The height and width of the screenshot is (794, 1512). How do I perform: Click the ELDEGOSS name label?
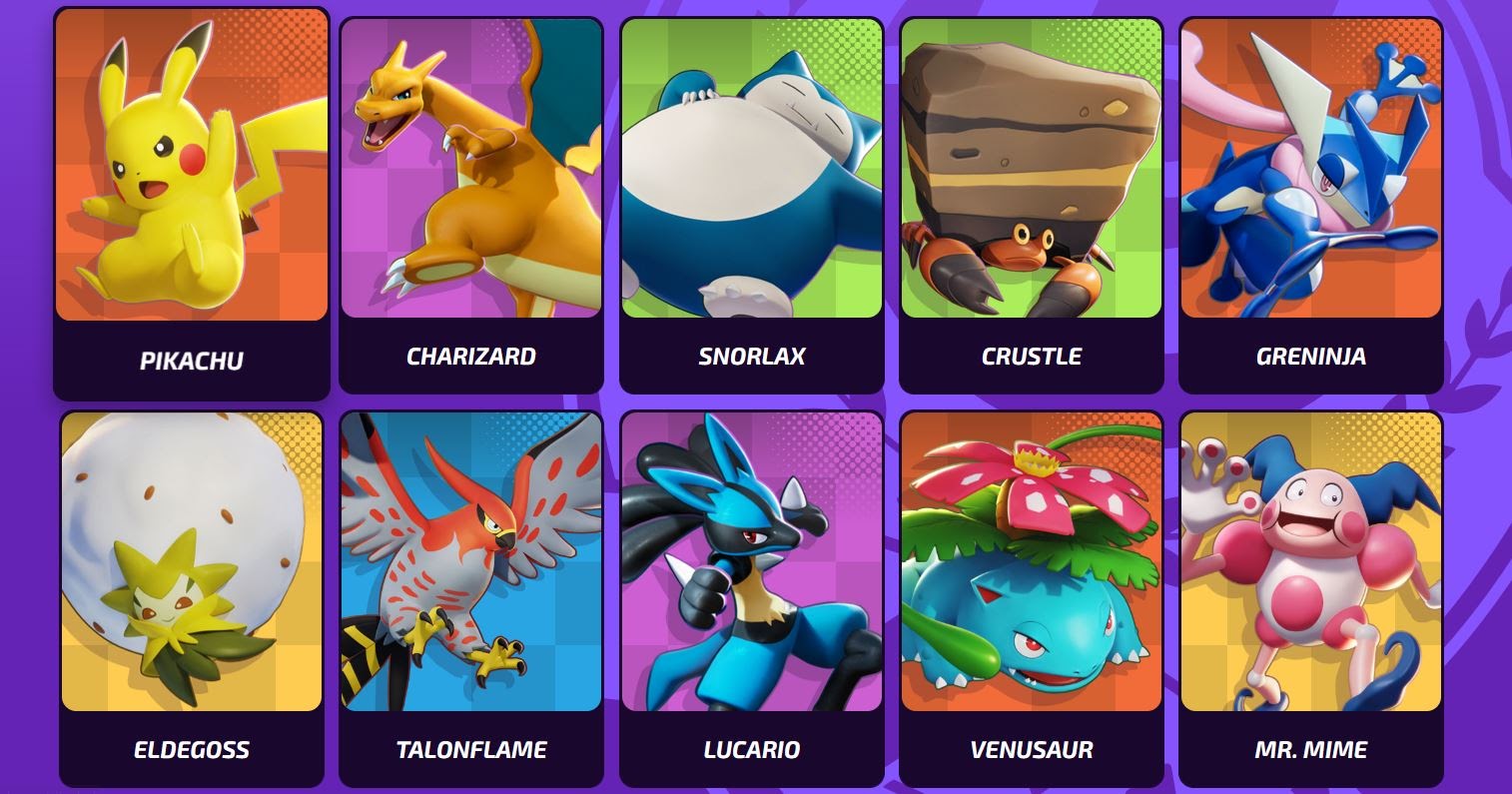click(192, 747)
